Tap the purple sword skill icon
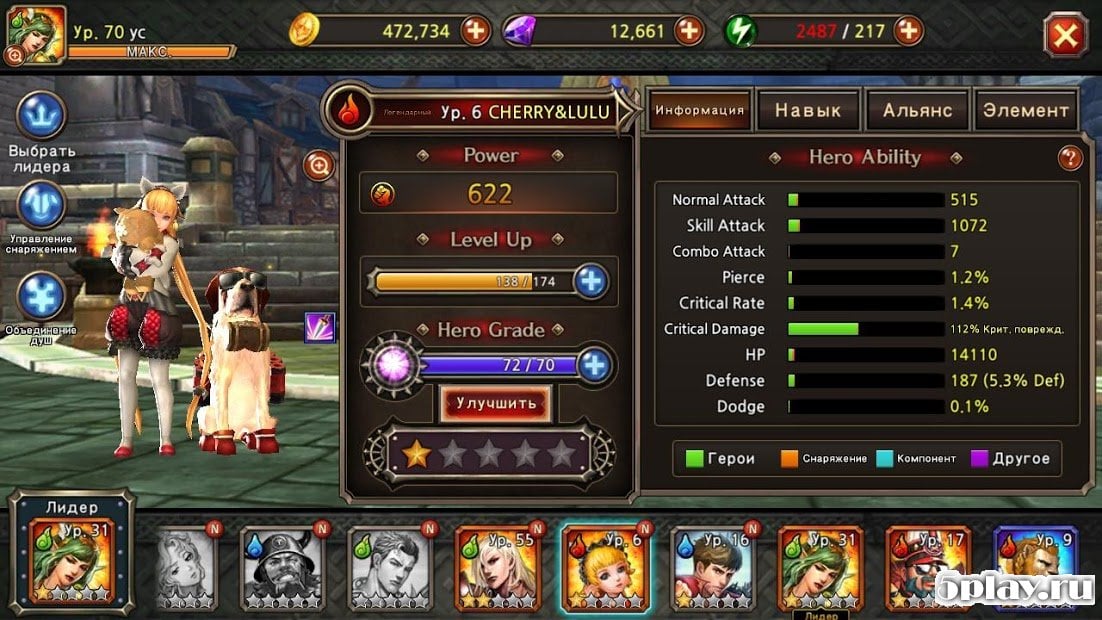Screen dimensions: 1102x620 (320, 327)
